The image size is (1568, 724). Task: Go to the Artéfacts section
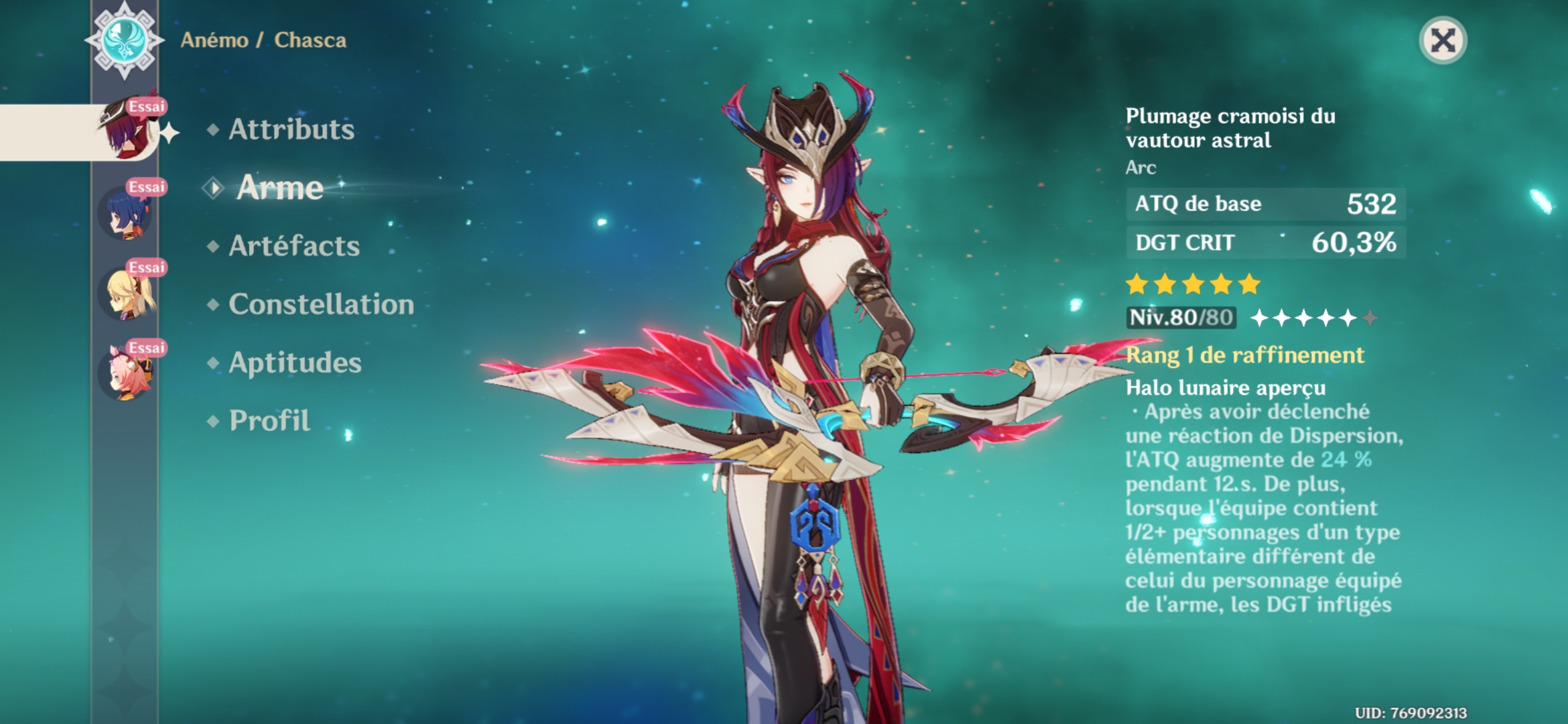294,246
